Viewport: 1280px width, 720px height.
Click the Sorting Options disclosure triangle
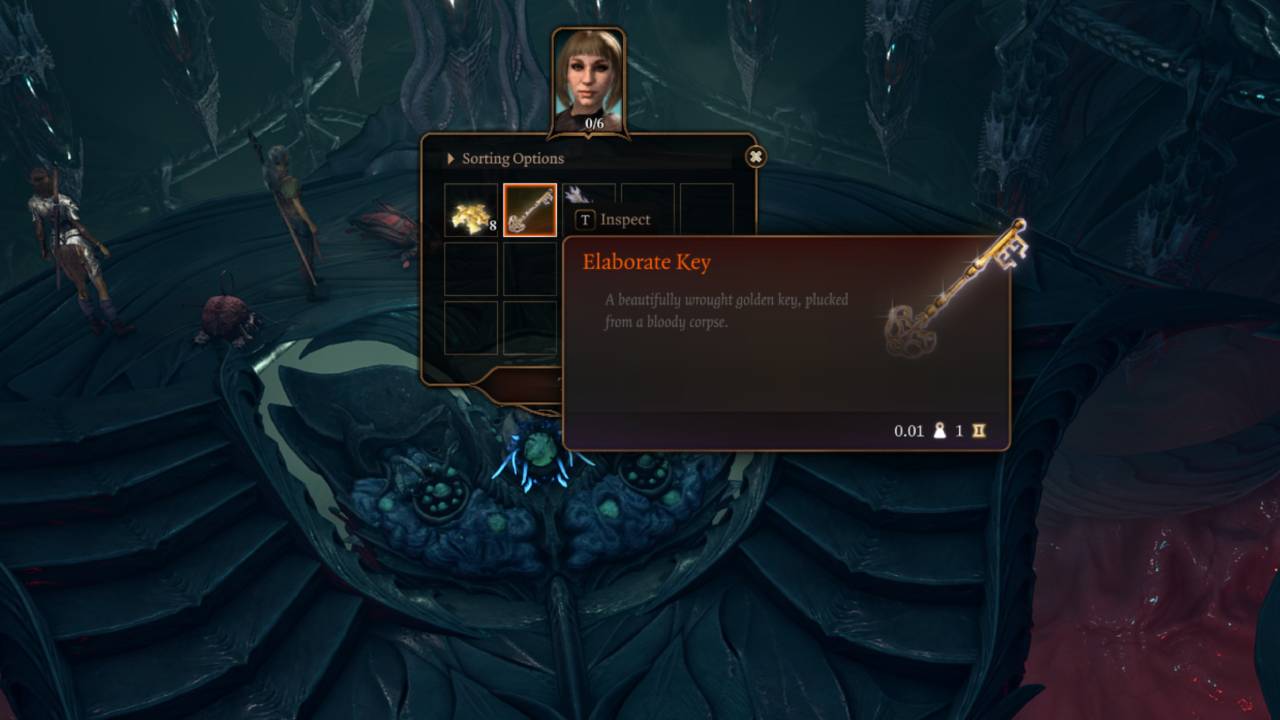click(x=450, y=158)
